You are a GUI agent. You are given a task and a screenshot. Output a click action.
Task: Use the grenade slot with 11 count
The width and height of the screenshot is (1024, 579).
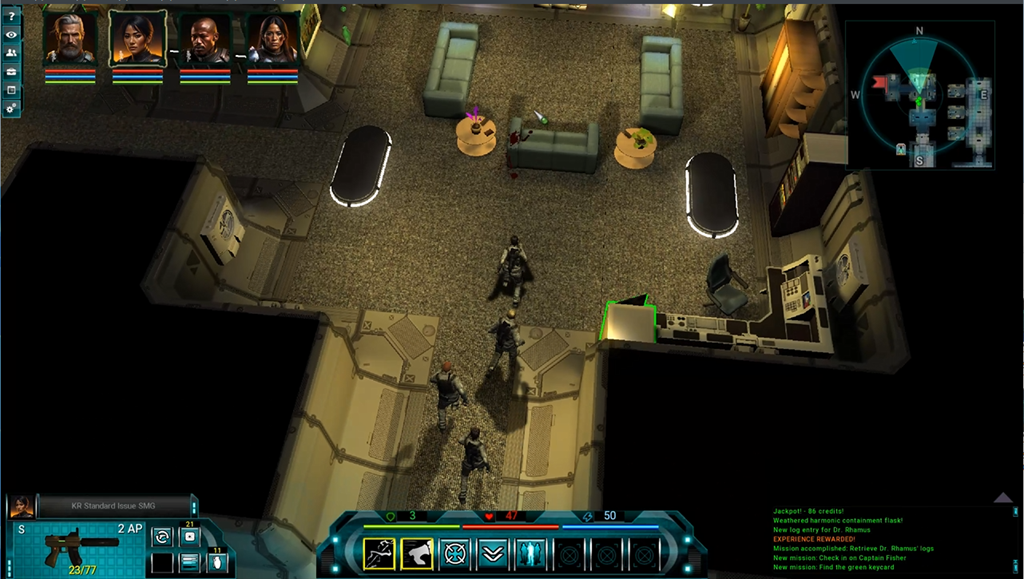(x=217, y=562)
